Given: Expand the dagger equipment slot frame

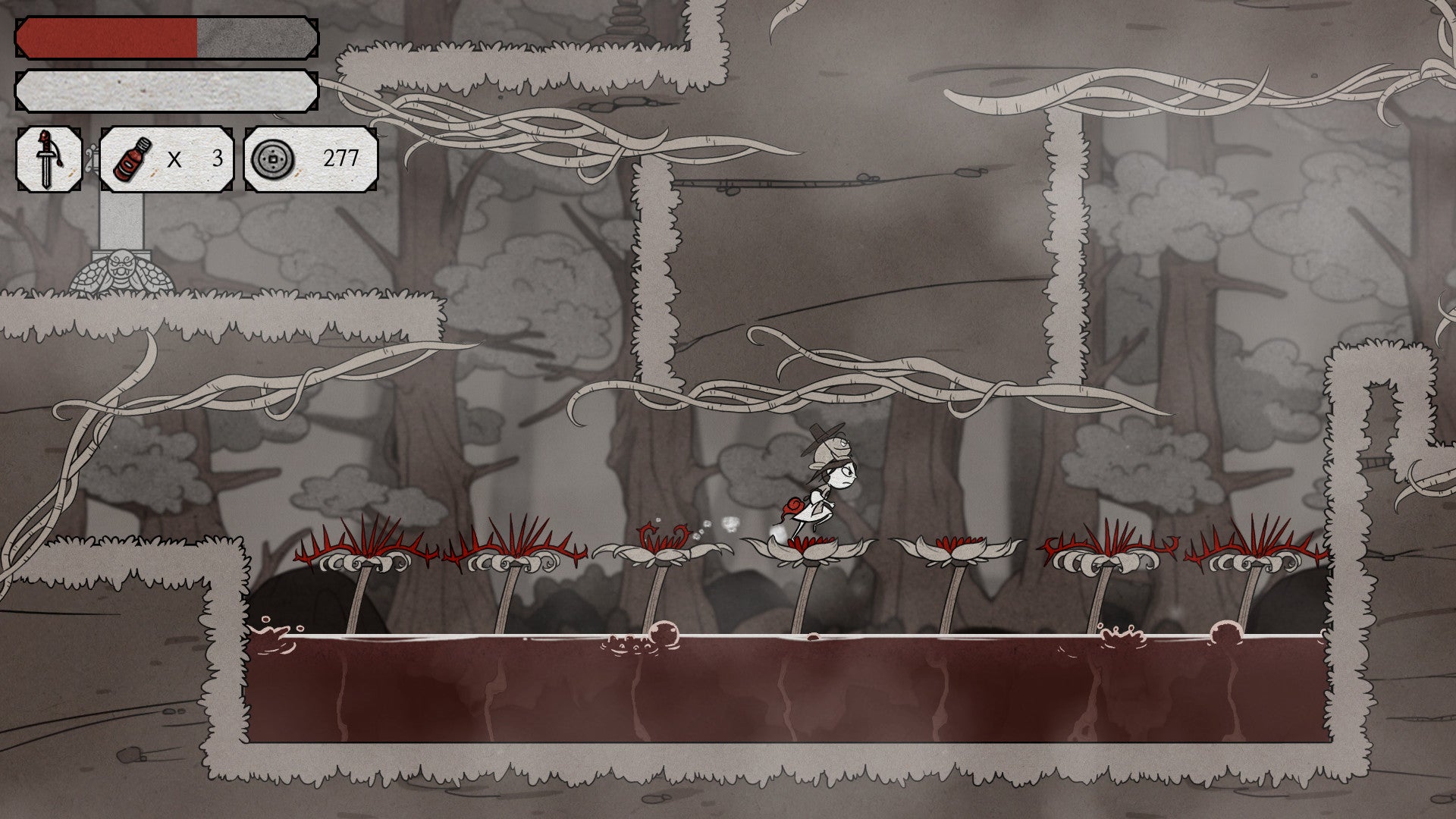Looking at the screenshot, I should 48,159.
